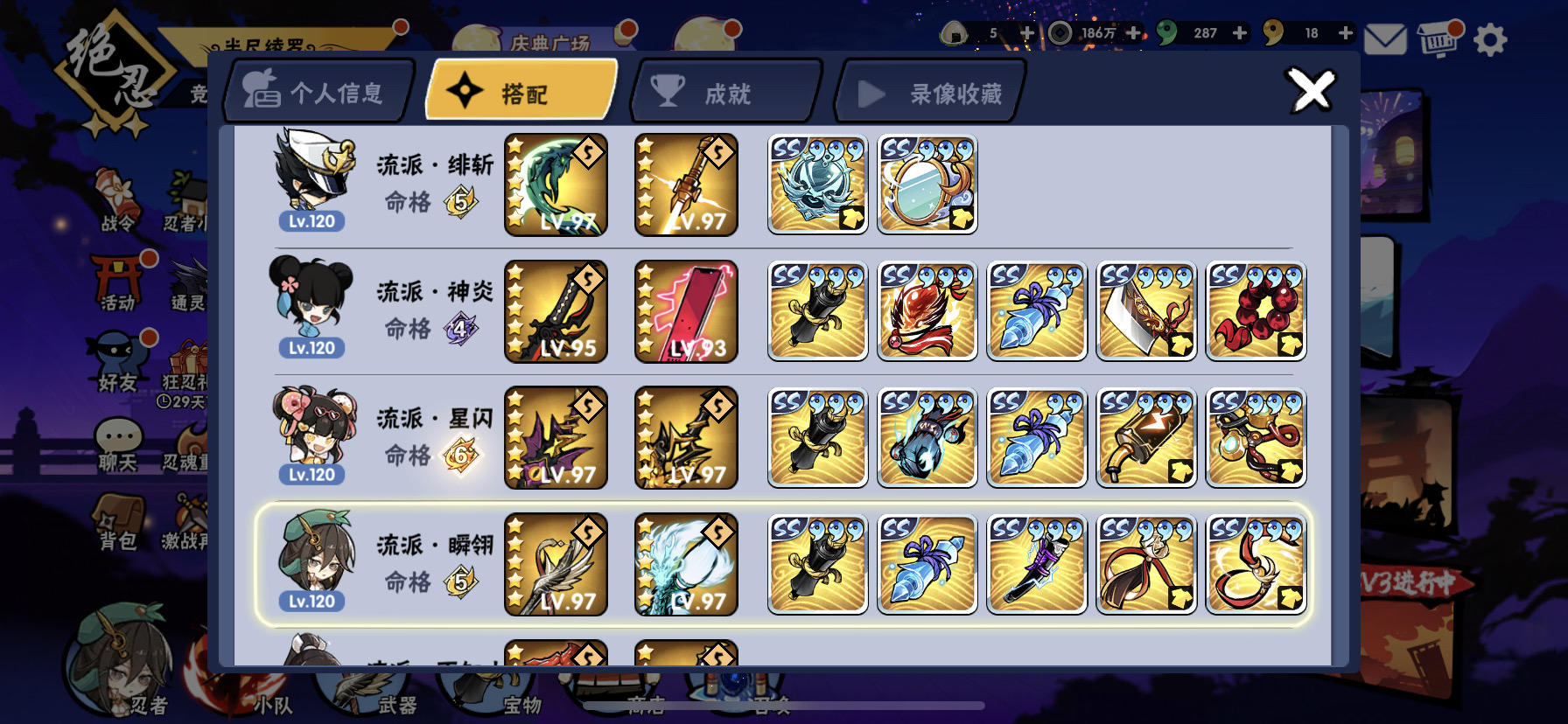Click the plus button beside the 287 currency

[1241, 31]
